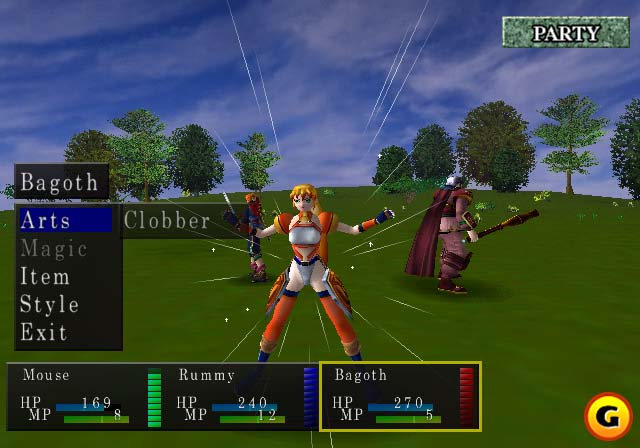Click the Bagoth name header above the menu
This screenshot has height=448, width=640.
pyautogui.click(x=60, y=183)
